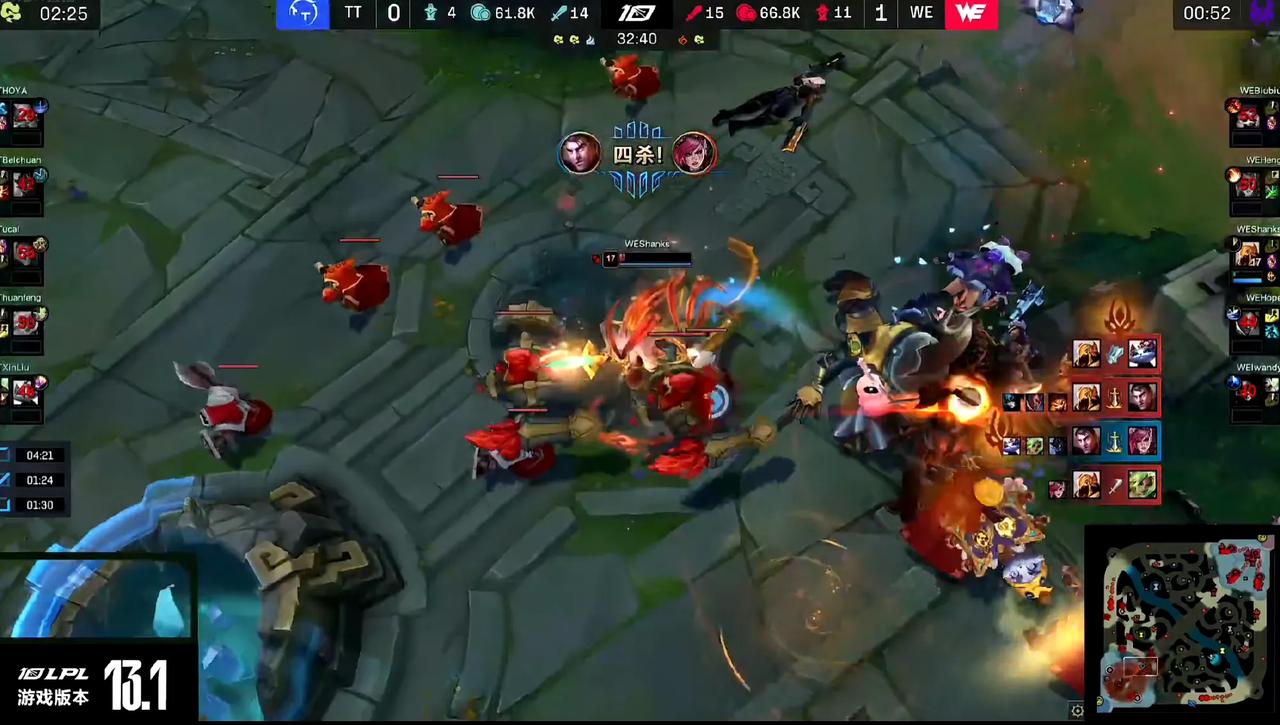This screenshot has height=725, width=1280.
Task: Click the TT team logo
Action: 302,14
